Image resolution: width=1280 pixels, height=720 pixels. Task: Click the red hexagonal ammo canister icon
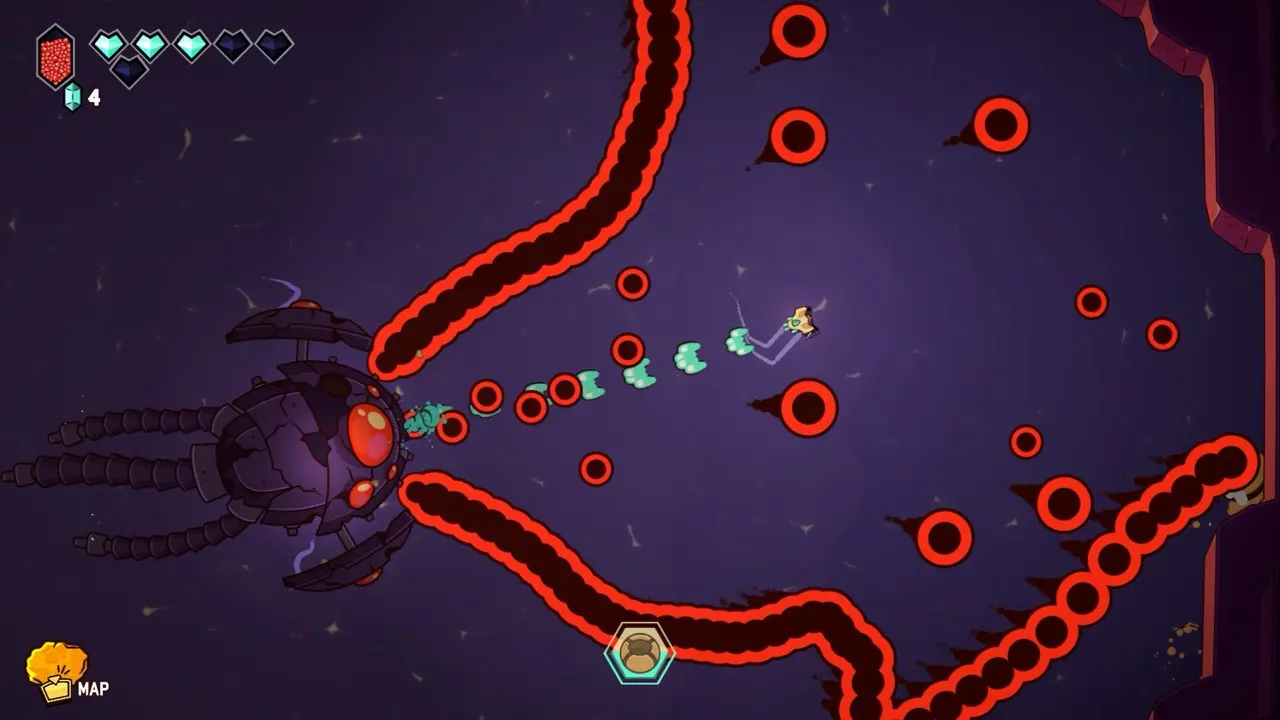pos(55,56)
